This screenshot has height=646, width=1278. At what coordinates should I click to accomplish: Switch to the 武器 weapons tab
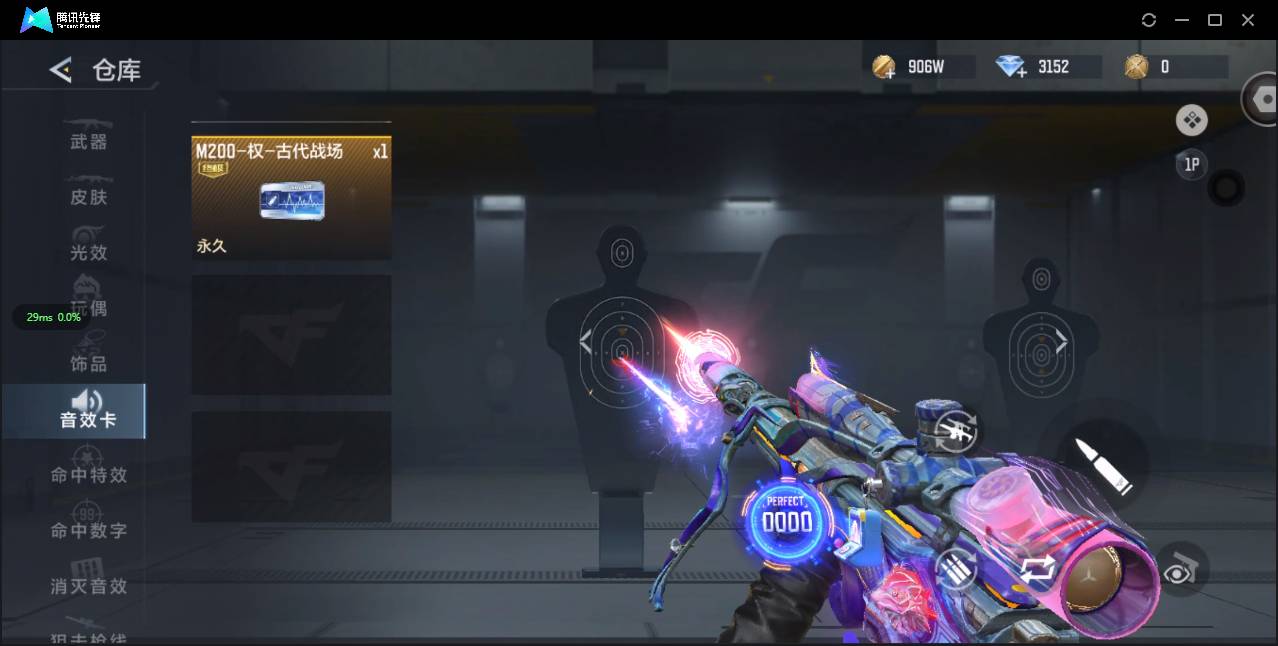(88, 141)
